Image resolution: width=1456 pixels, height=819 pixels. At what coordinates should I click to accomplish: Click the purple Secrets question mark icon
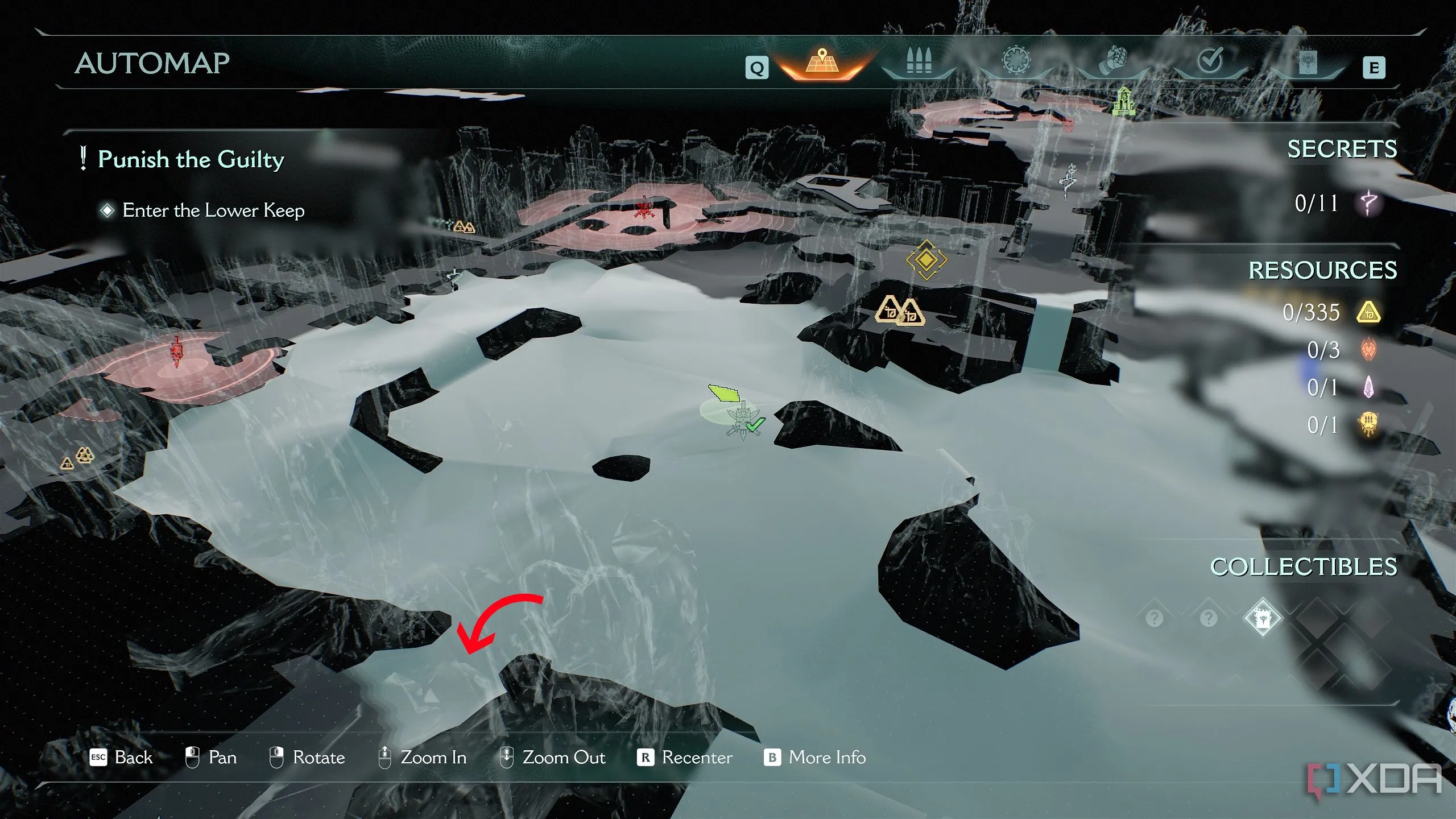coord(1368,202)
